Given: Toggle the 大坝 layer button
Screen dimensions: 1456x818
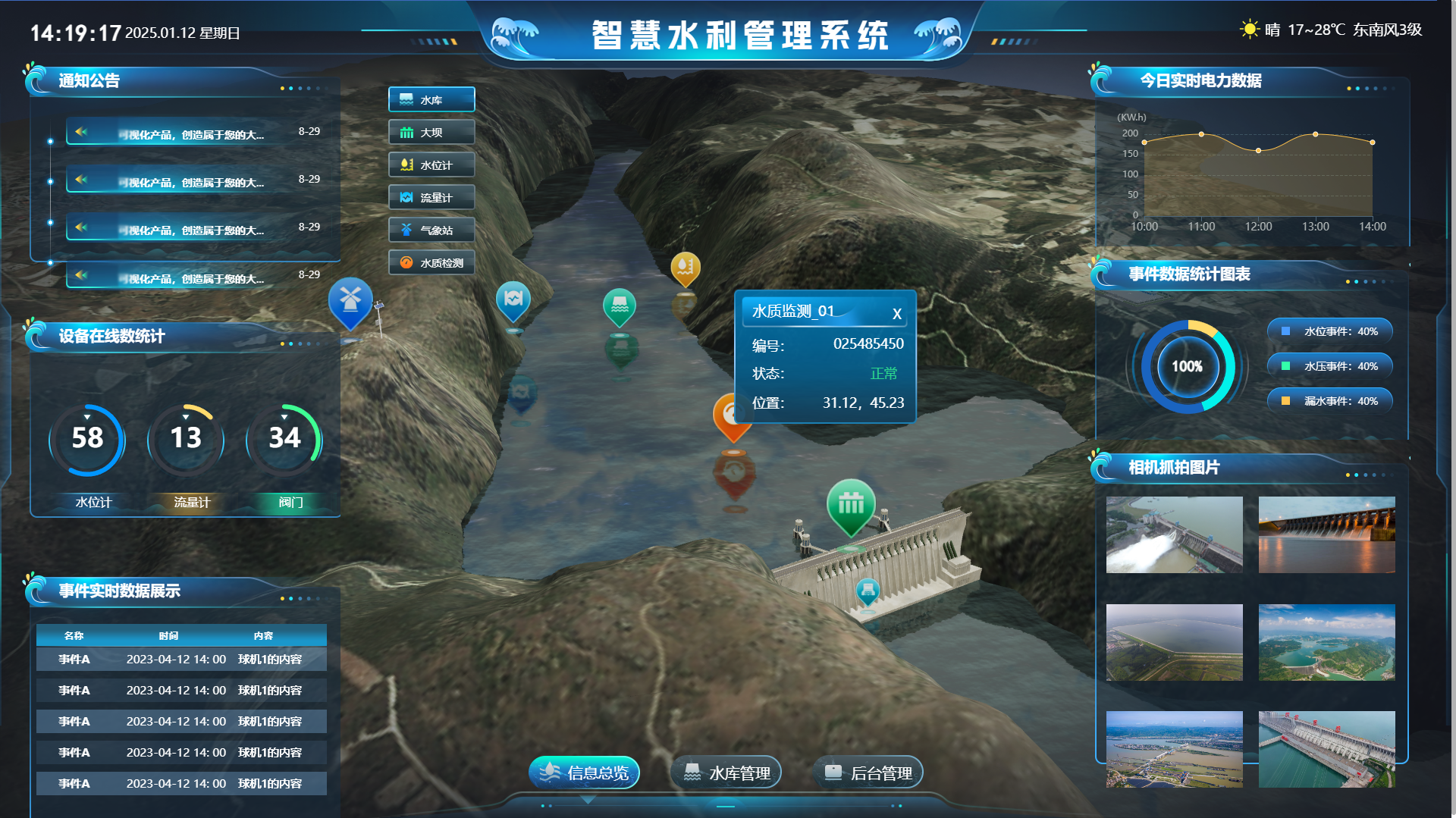Looking at the screenshot, I should tap(431, 132).
